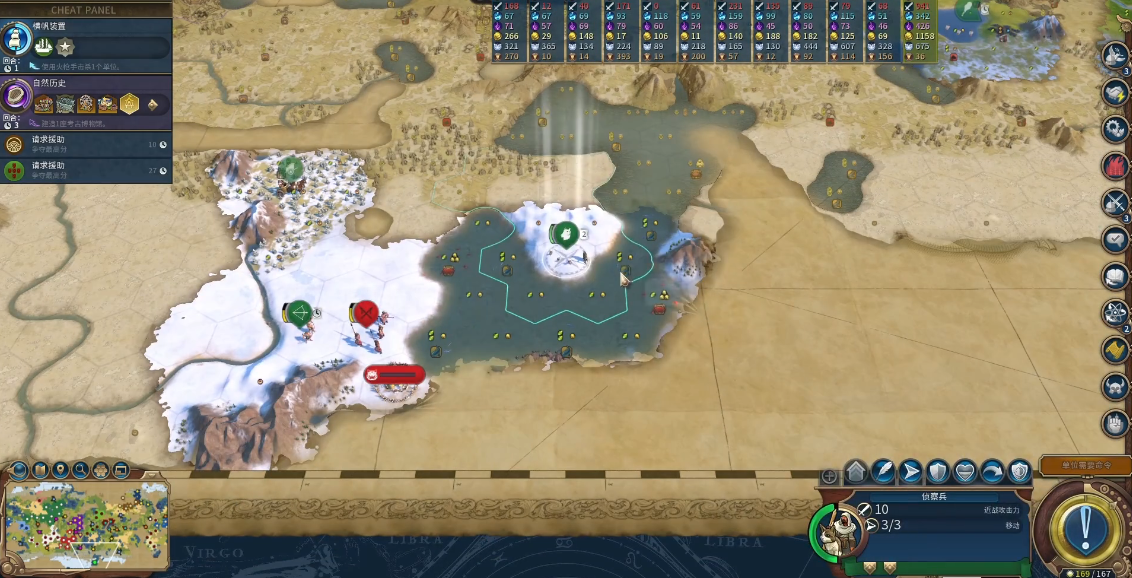Open the sailing ship research item
Screen dimensions: 1132x578
click(x=43, y=46)
